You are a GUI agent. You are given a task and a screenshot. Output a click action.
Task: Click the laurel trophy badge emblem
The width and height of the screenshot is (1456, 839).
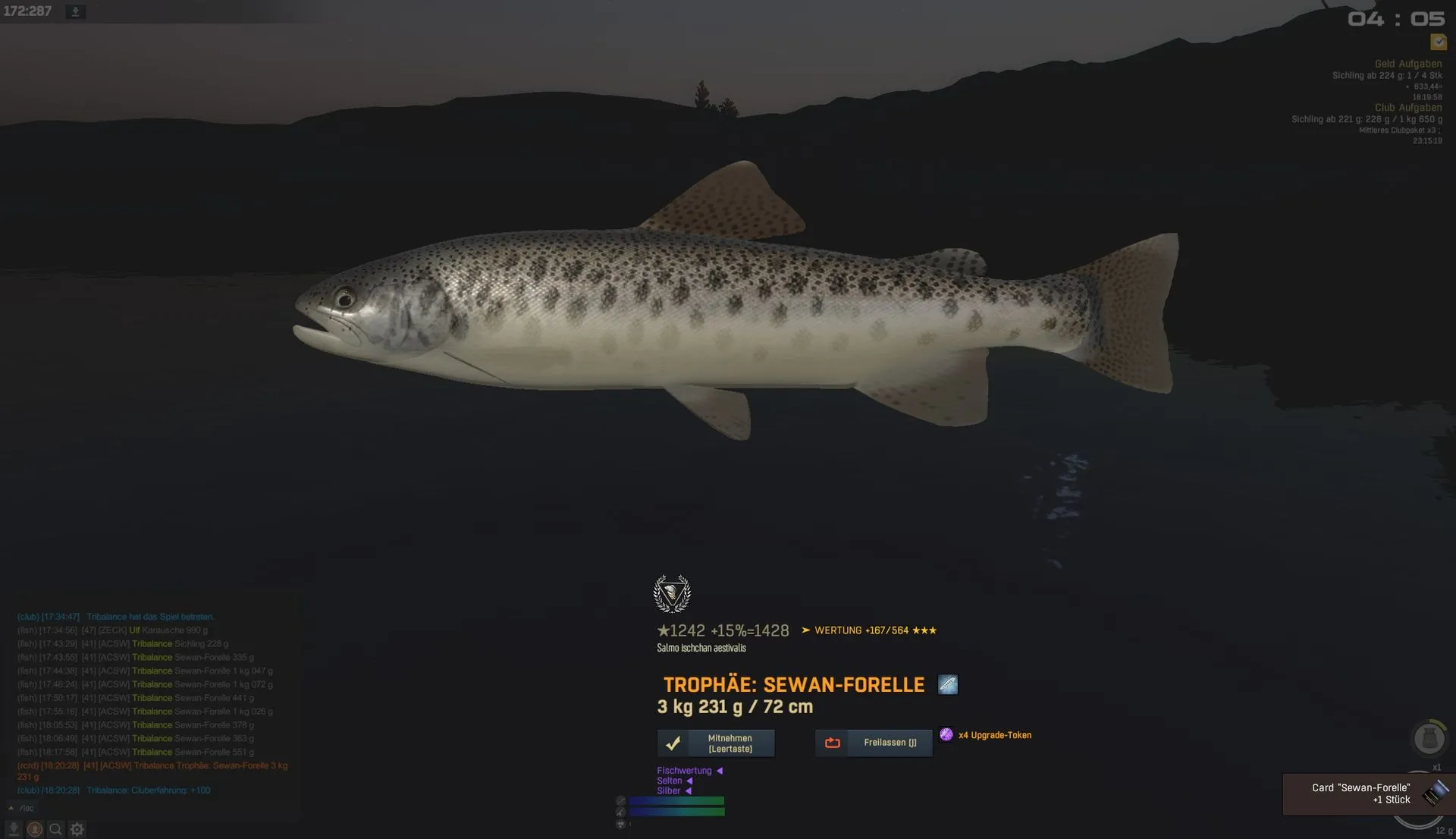pos(672,594)
